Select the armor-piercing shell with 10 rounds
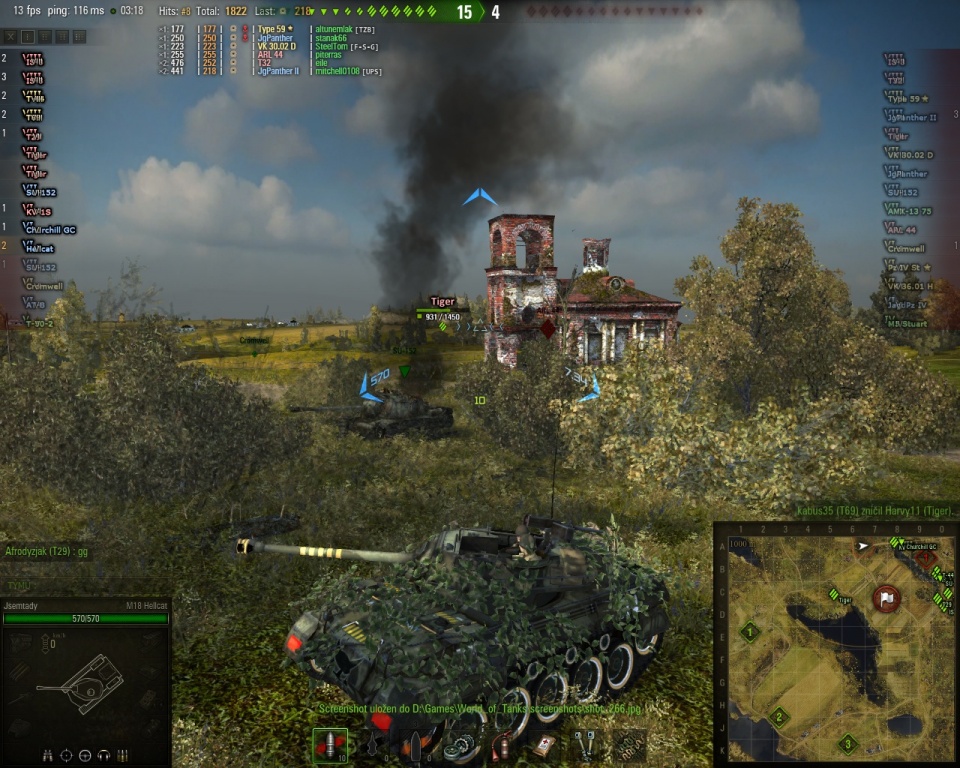 tap(330, 745)
